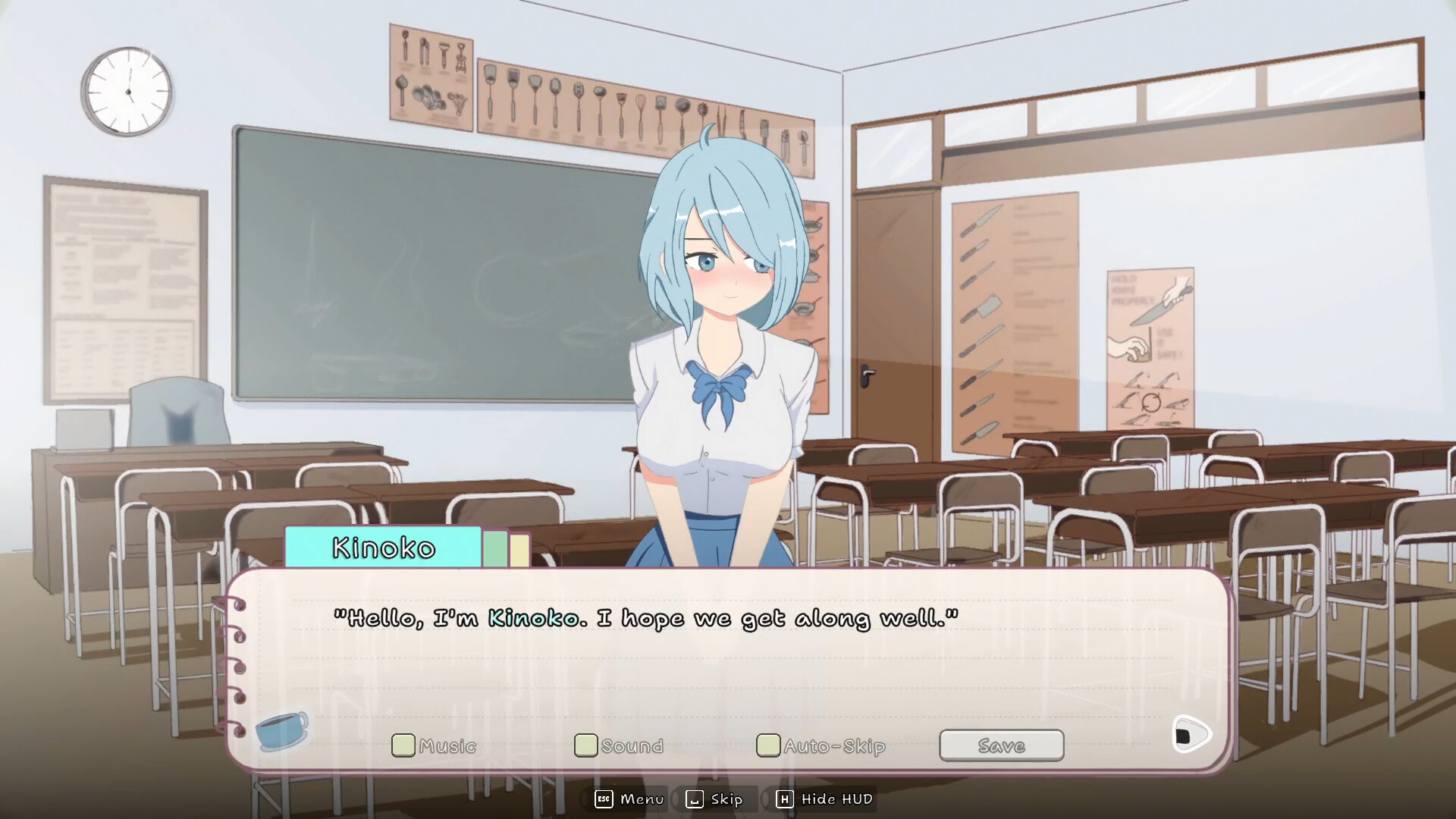The image size is (1456, 819).
Task: Select the green tab behind the name plate
Action: point(497,548)
